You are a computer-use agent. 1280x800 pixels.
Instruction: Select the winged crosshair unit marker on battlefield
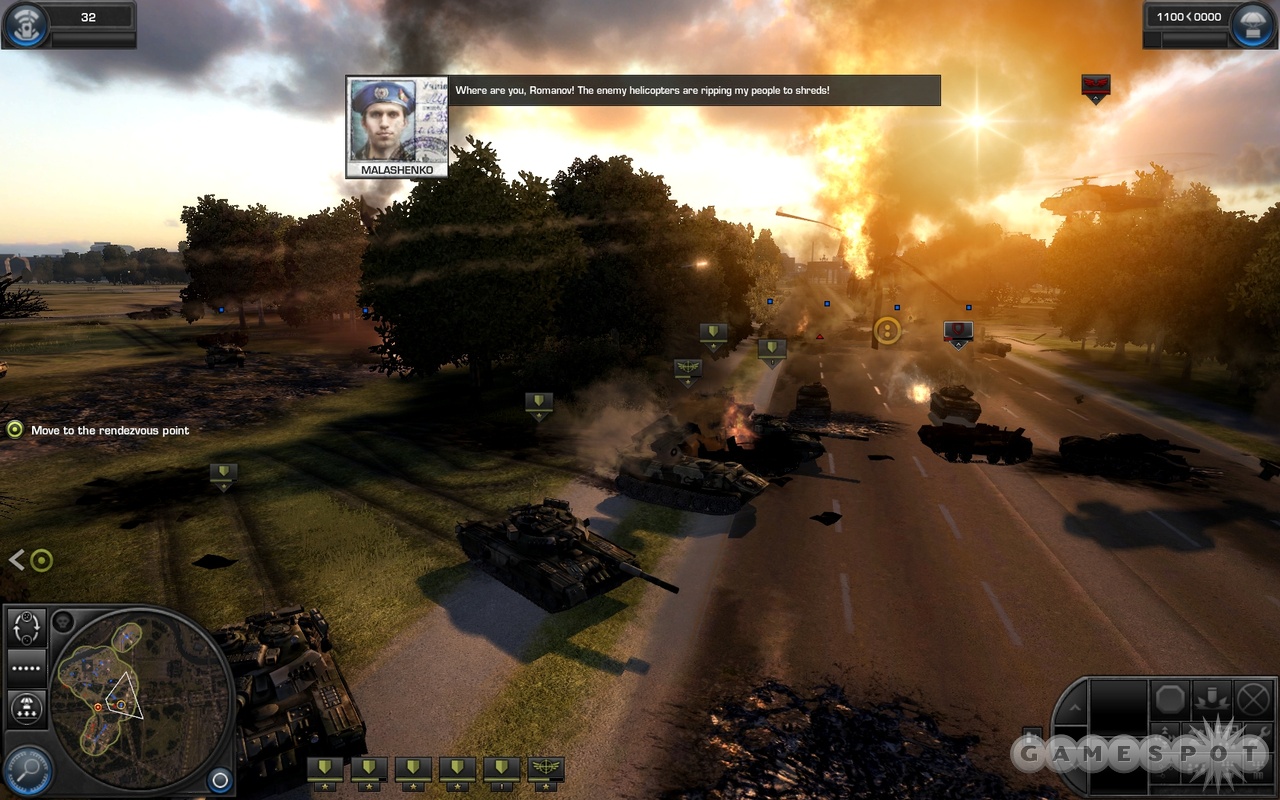pyautogui.click(x=687, y=371)
